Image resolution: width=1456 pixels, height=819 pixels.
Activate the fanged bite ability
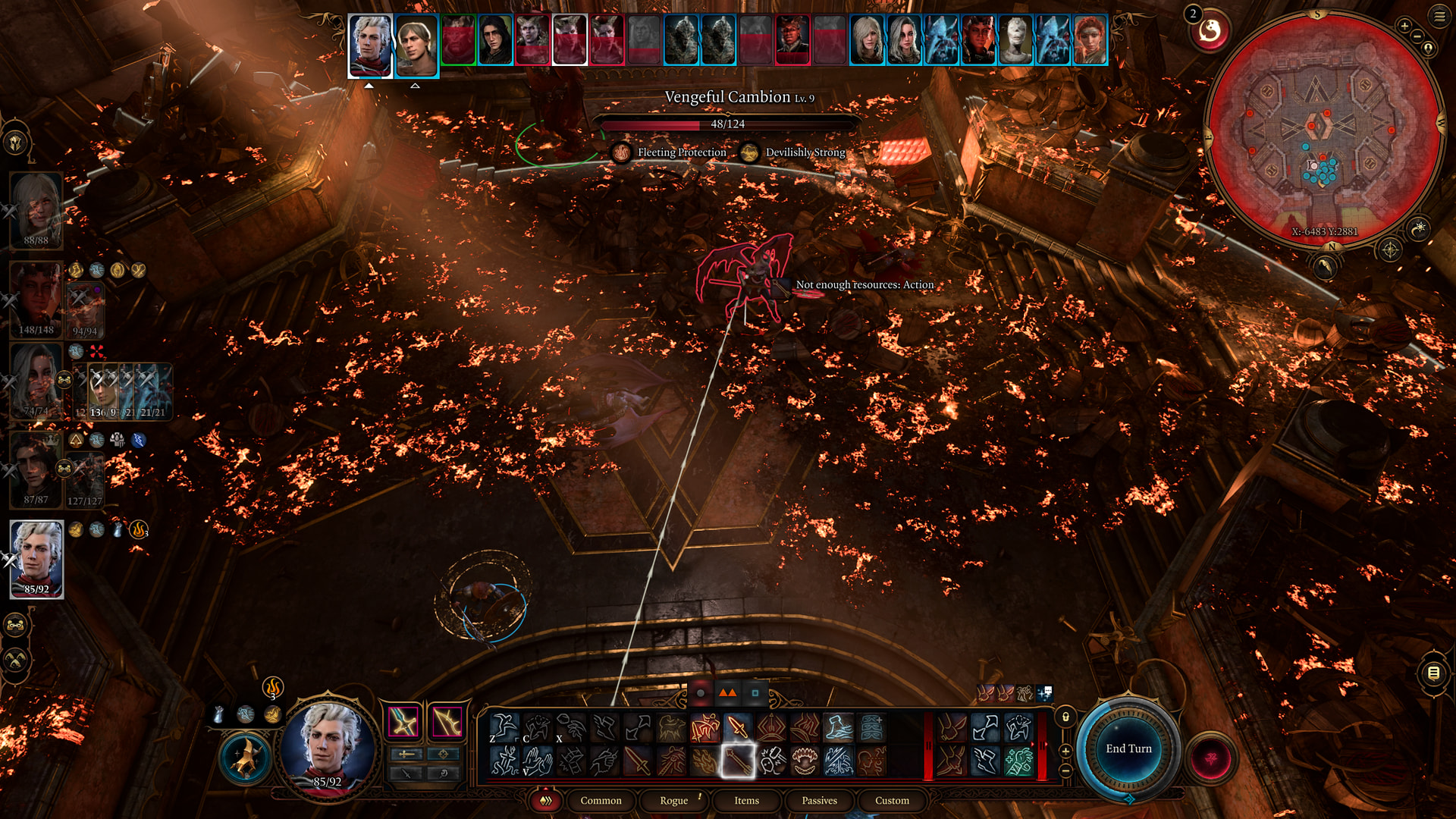point(805,761)
